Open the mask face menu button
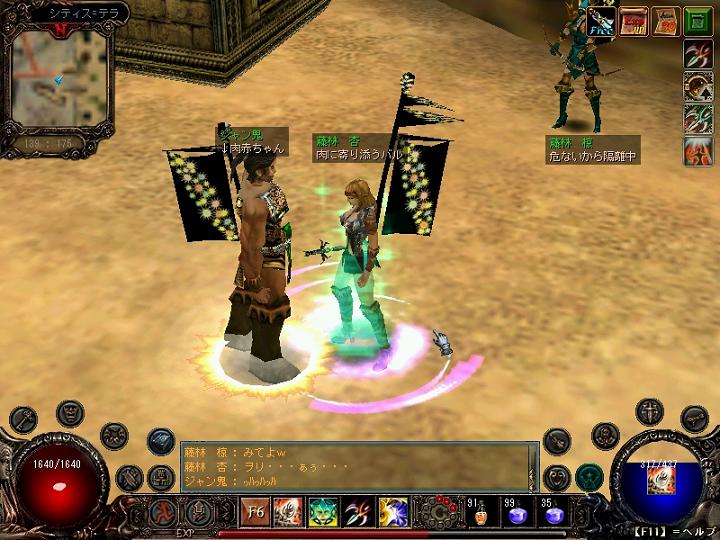This screenshot has height=540, width=720. (x=70, y=411)
